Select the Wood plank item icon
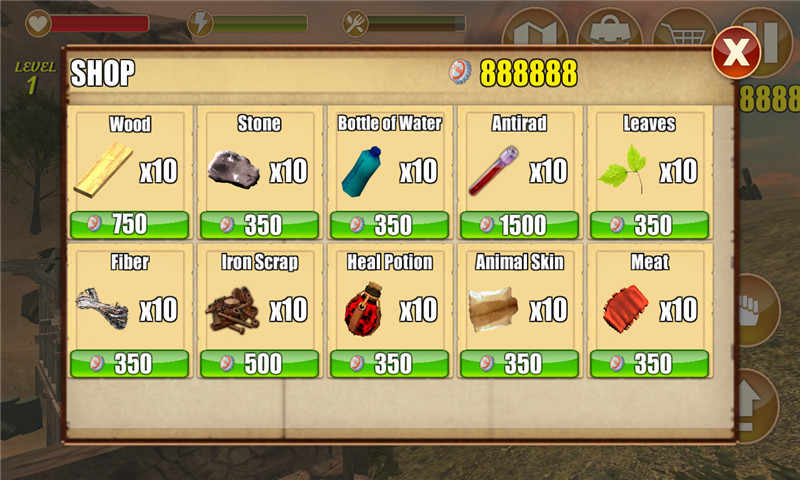Screen dimensions: 800x480 tap(103, 170)
